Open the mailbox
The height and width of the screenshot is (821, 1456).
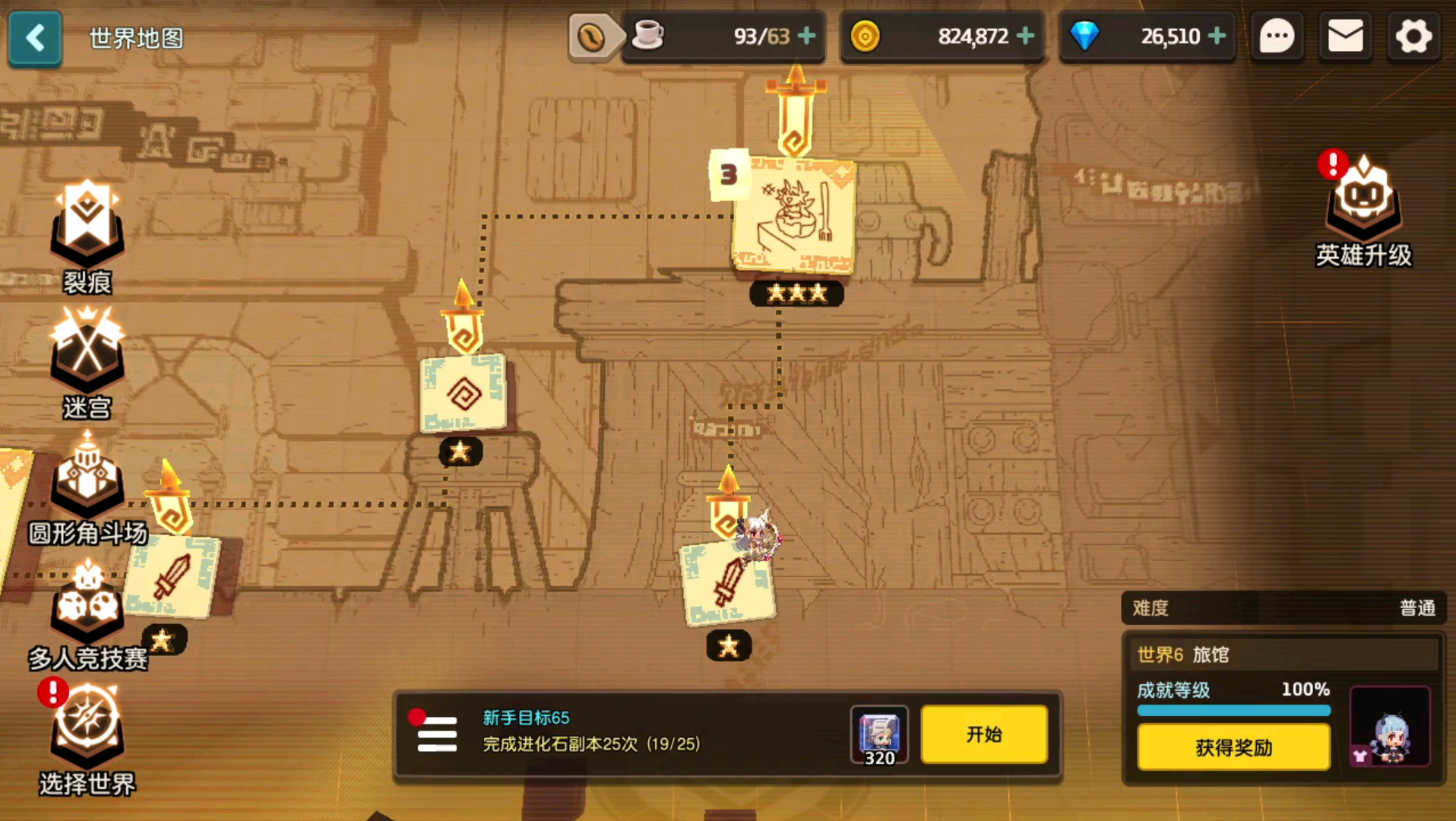(x=1345, y=36)
